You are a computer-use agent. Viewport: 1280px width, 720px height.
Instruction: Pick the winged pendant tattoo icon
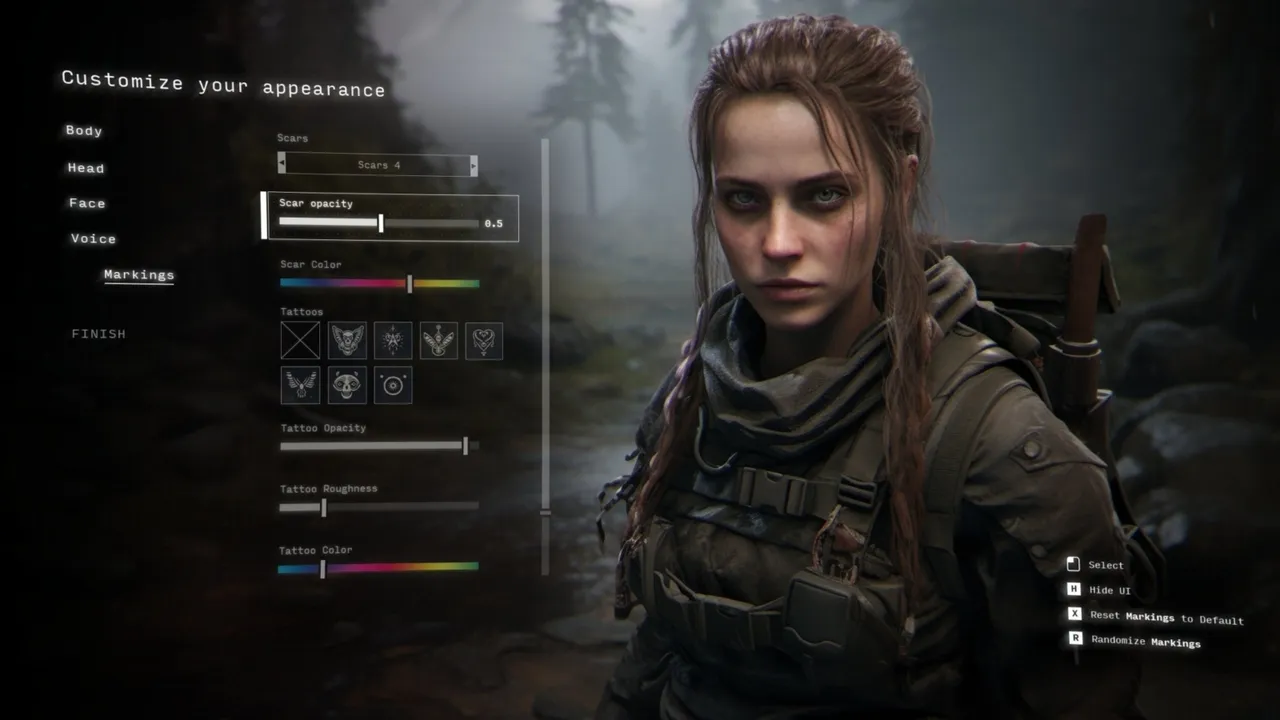(440, 340)
